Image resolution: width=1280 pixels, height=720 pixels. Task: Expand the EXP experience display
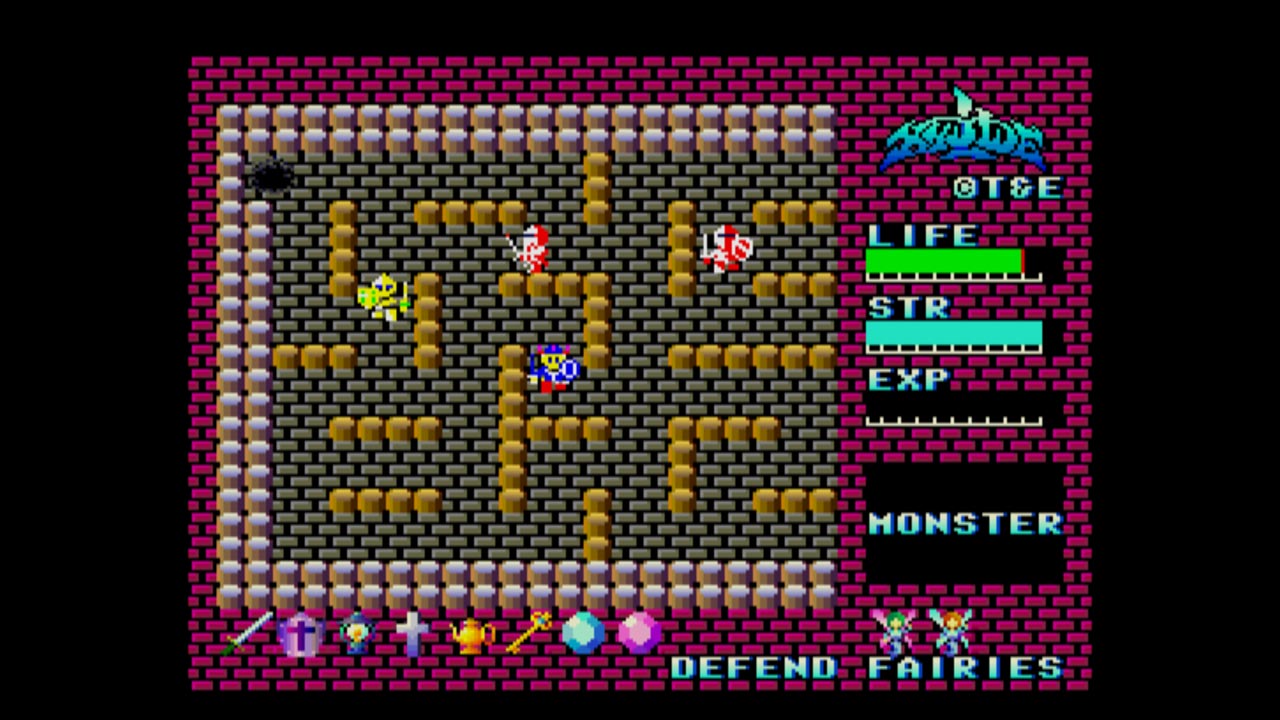pos(910,378)
